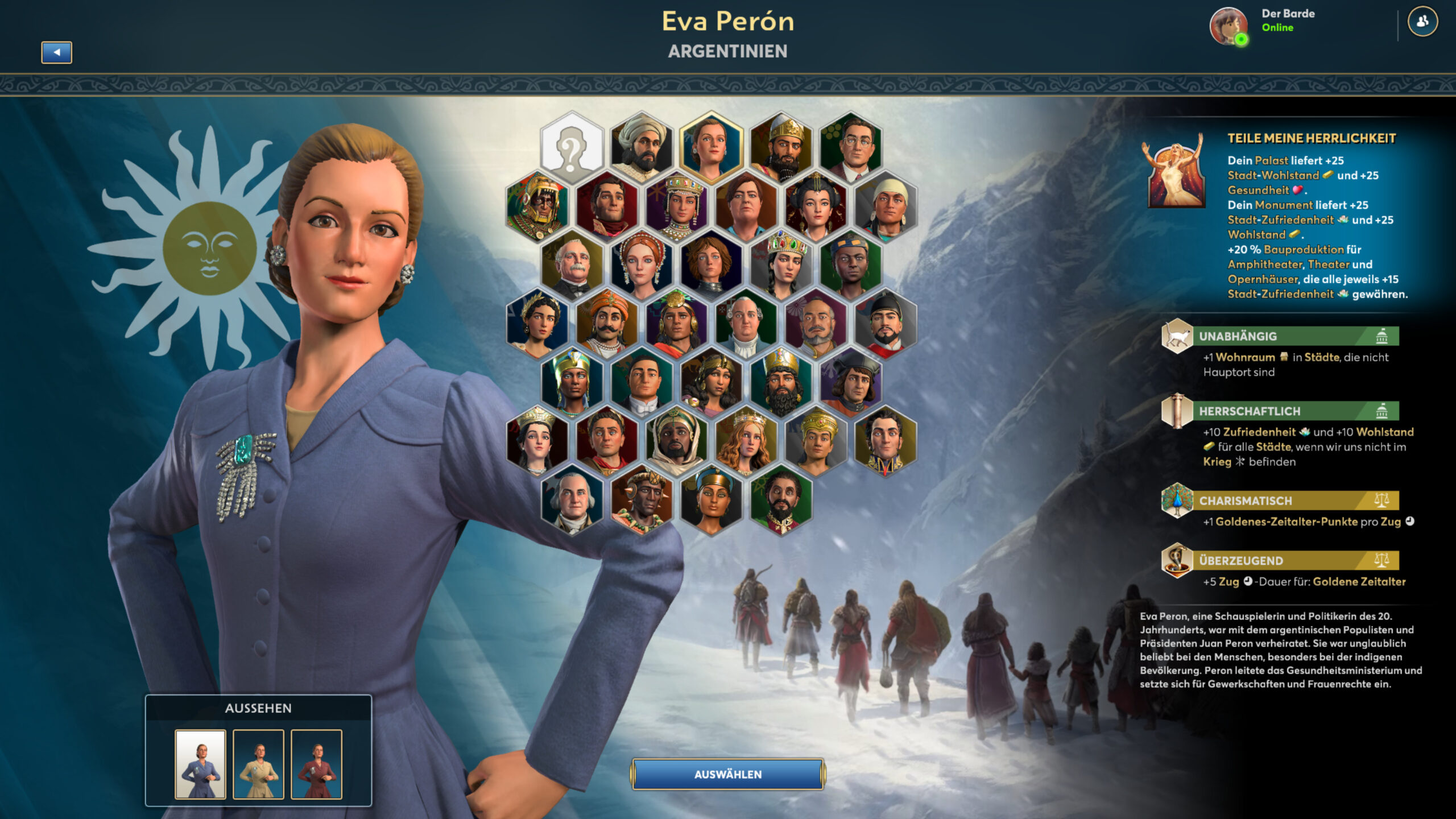The width and height of the screenshot is (1456, 819).
Task: Choose the red dress appearance thumbnail
Action: (316, 764)
